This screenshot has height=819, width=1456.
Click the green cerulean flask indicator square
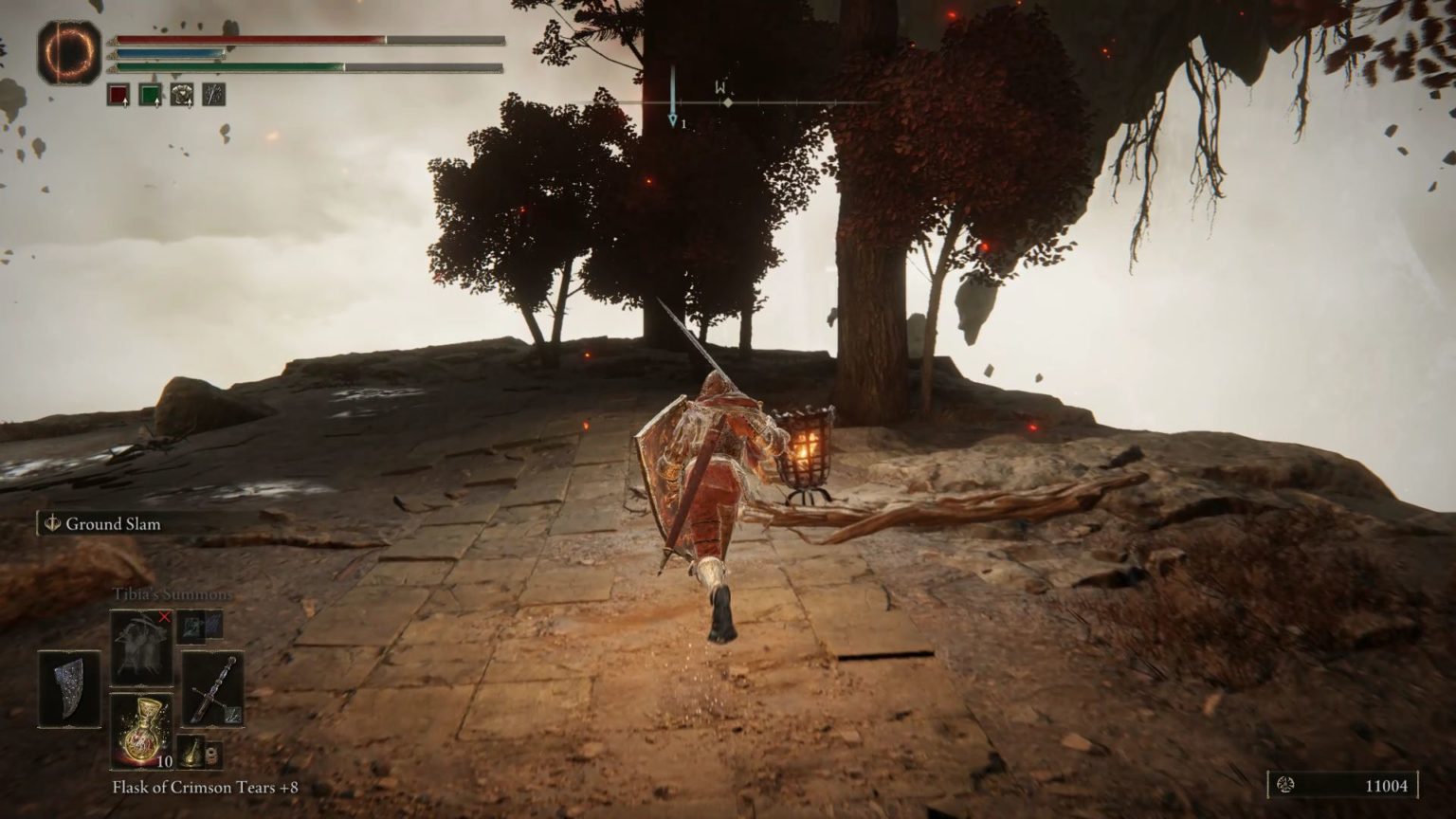[x=150, y=94]
